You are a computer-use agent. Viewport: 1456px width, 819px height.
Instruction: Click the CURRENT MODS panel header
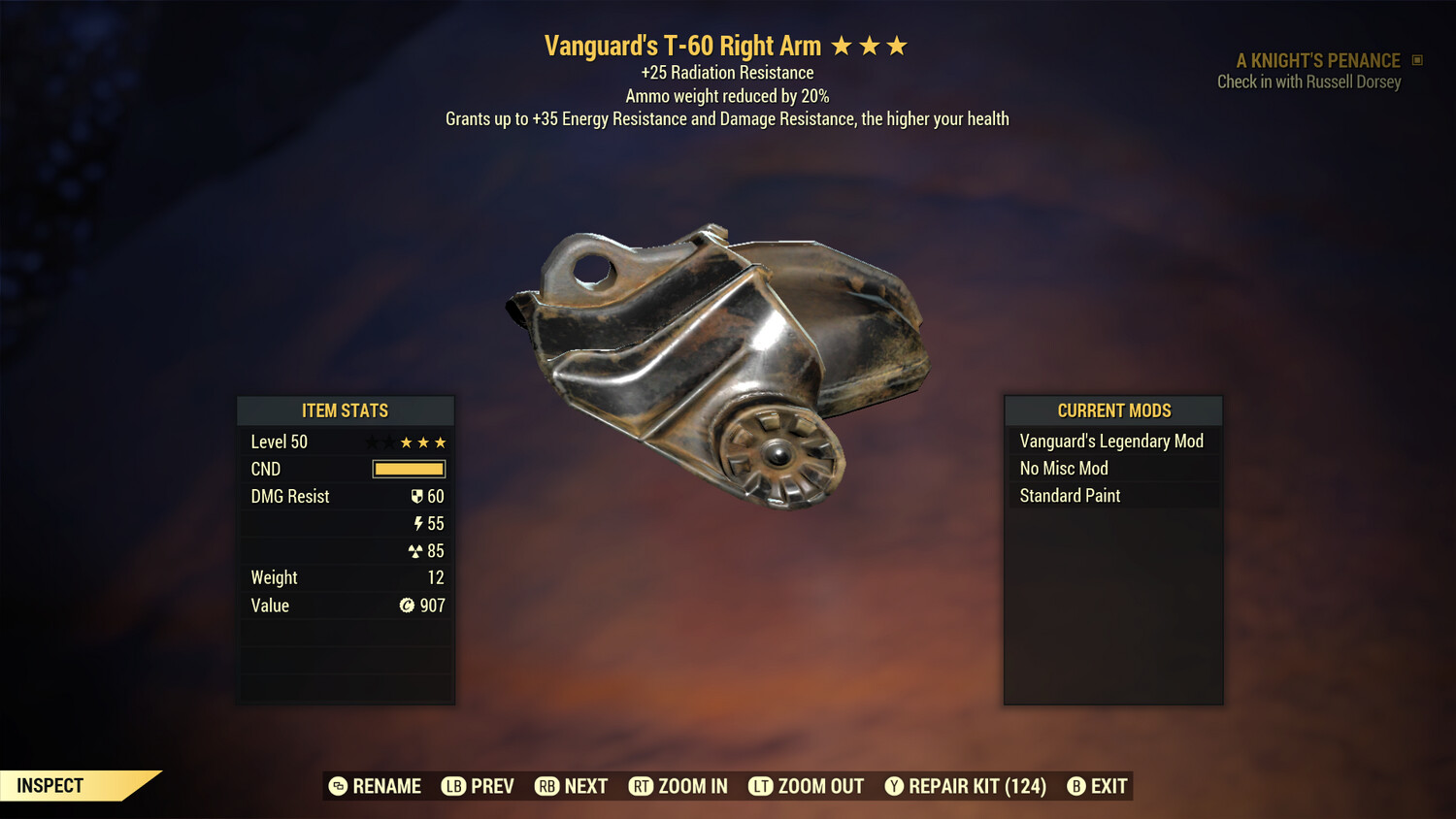click(1112, 410)
